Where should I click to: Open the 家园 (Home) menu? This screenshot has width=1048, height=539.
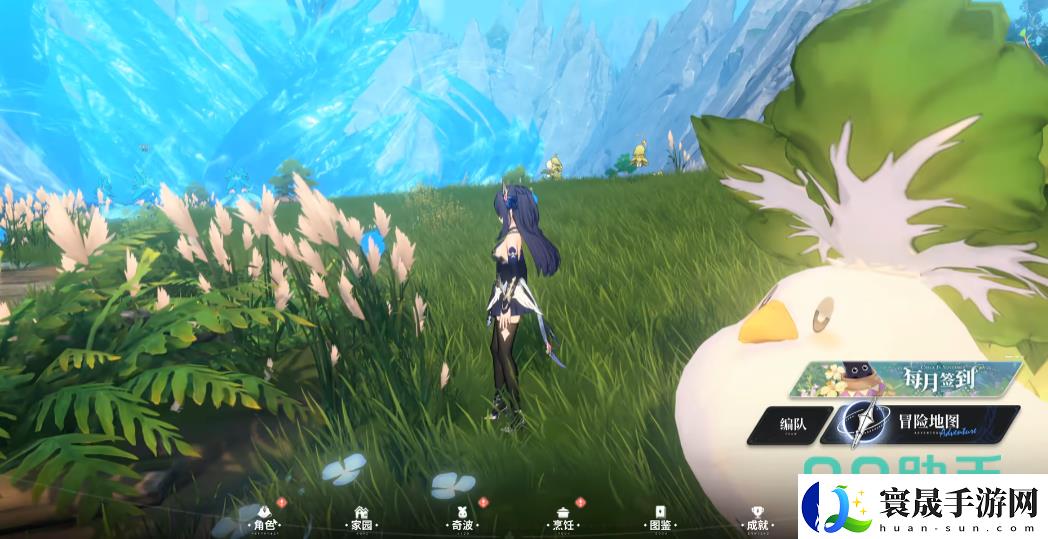tap(360, 517)
